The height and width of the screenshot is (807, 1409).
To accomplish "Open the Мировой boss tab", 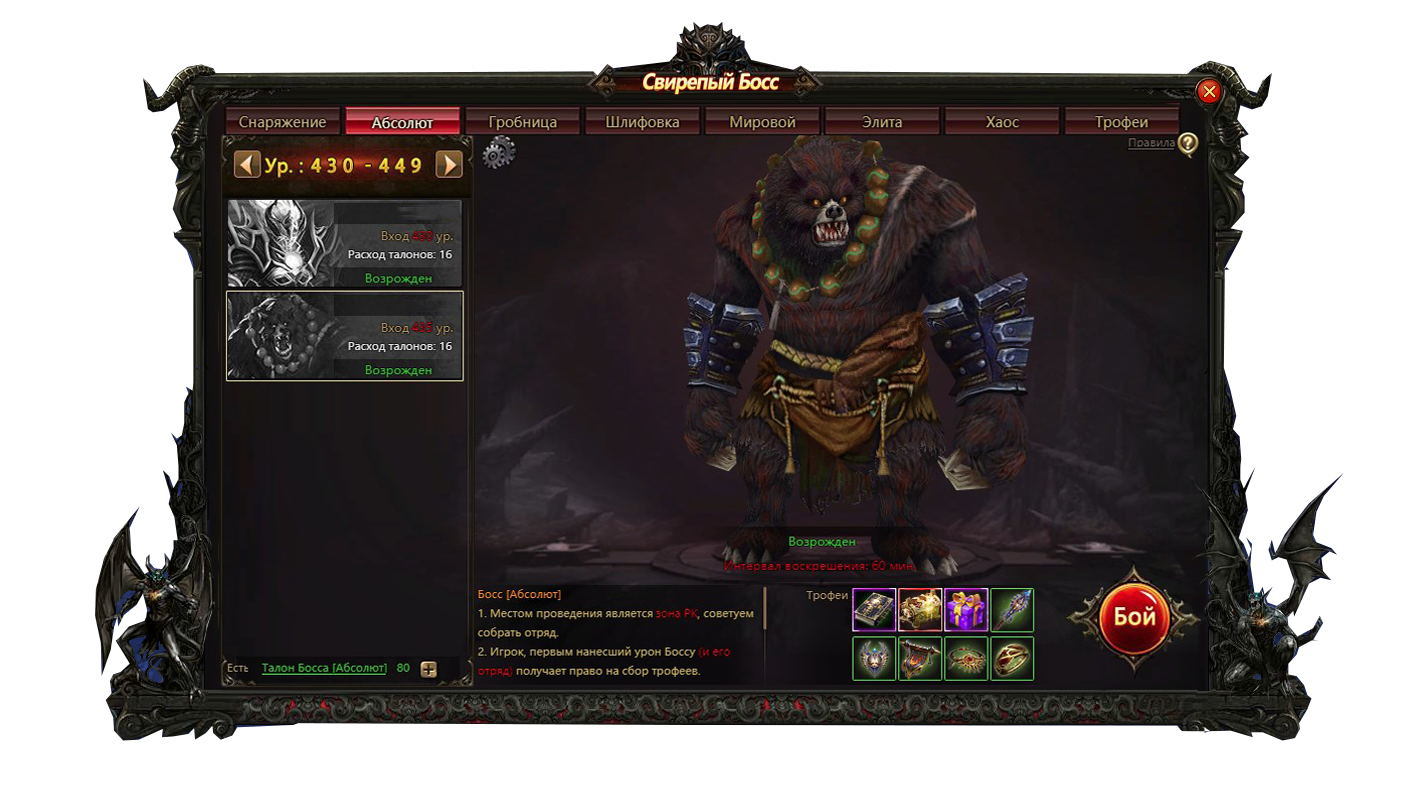I will click(x=762, y=122).
